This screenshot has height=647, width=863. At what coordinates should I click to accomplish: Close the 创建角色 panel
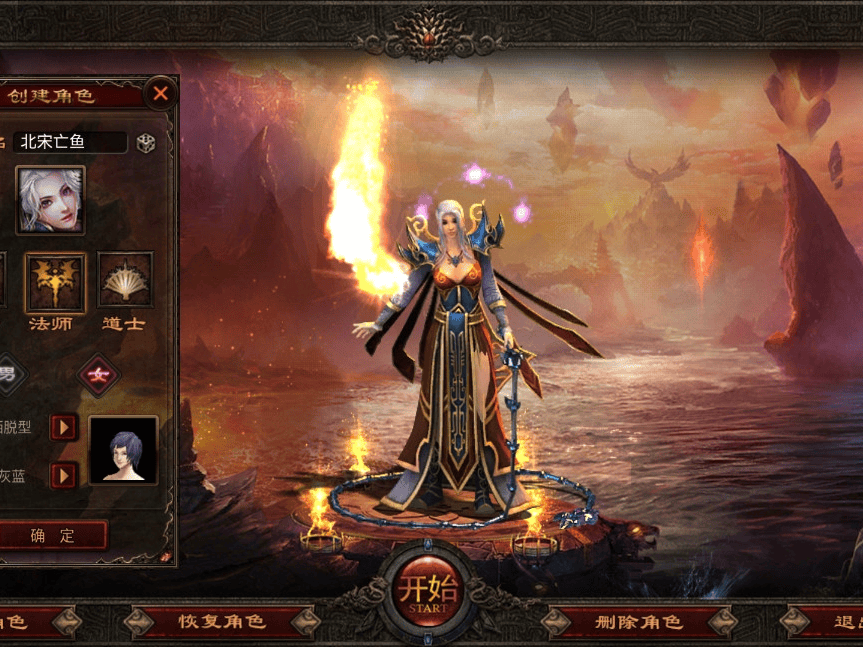(160, 95)
